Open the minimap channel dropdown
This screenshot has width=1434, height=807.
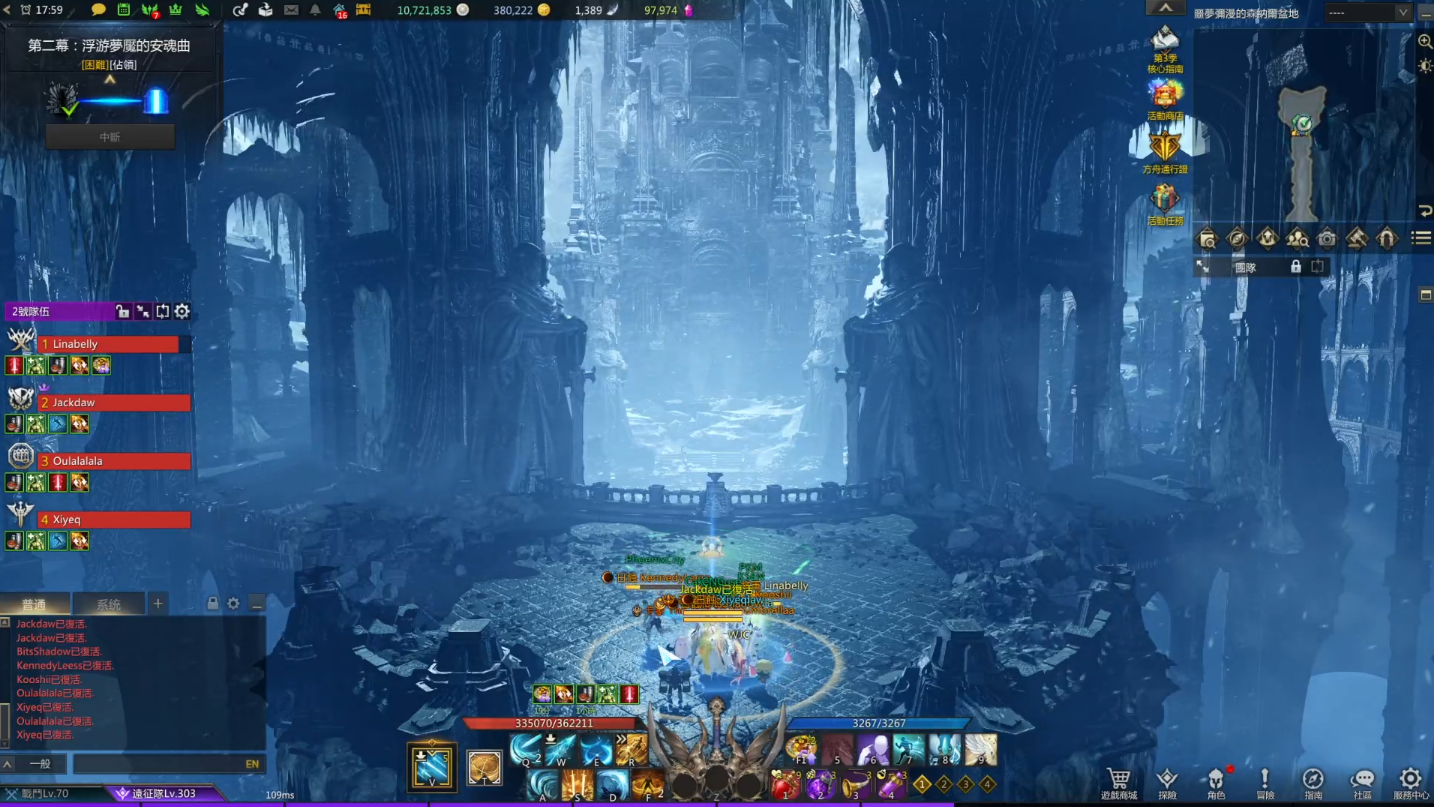[1367, 13]
